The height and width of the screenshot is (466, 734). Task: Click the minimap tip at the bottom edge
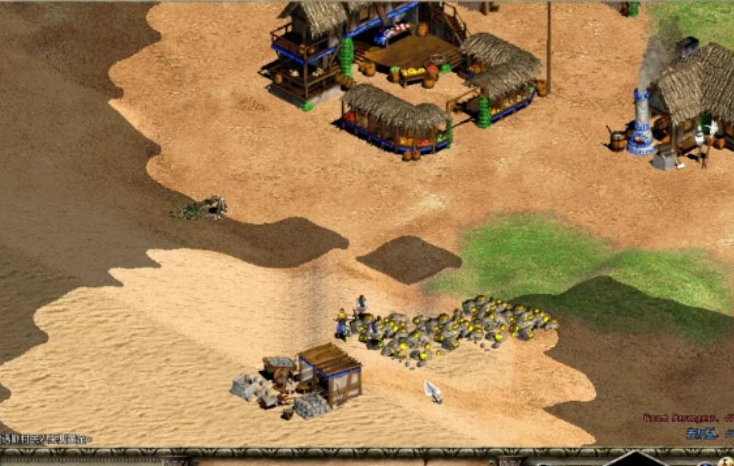click(x=636, y=459)
